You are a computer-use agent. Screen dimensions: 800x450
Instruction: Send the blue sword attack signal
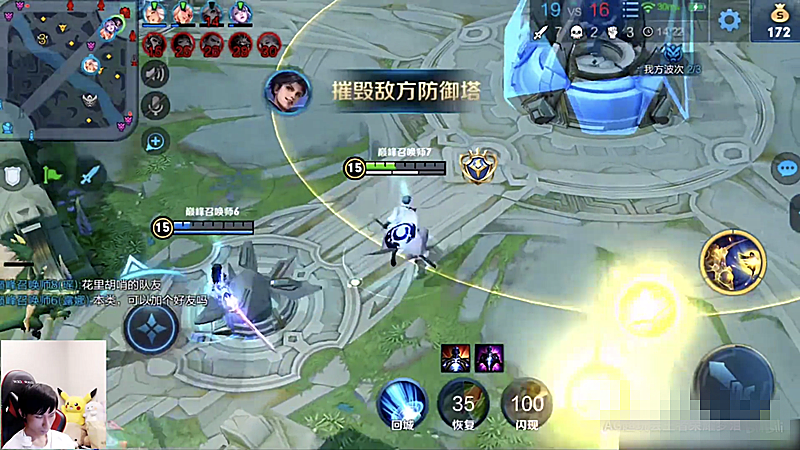pyautogui.click(x=91, y=175)
